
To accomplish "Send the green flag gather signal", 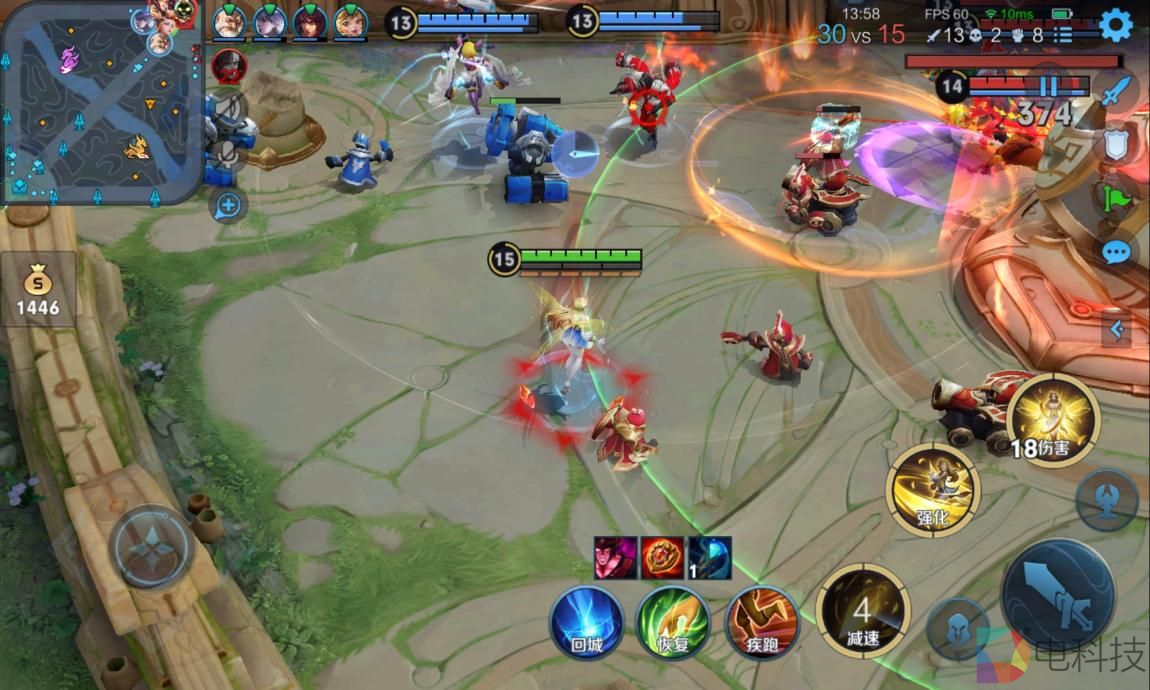I will [x=1116, y=198].
